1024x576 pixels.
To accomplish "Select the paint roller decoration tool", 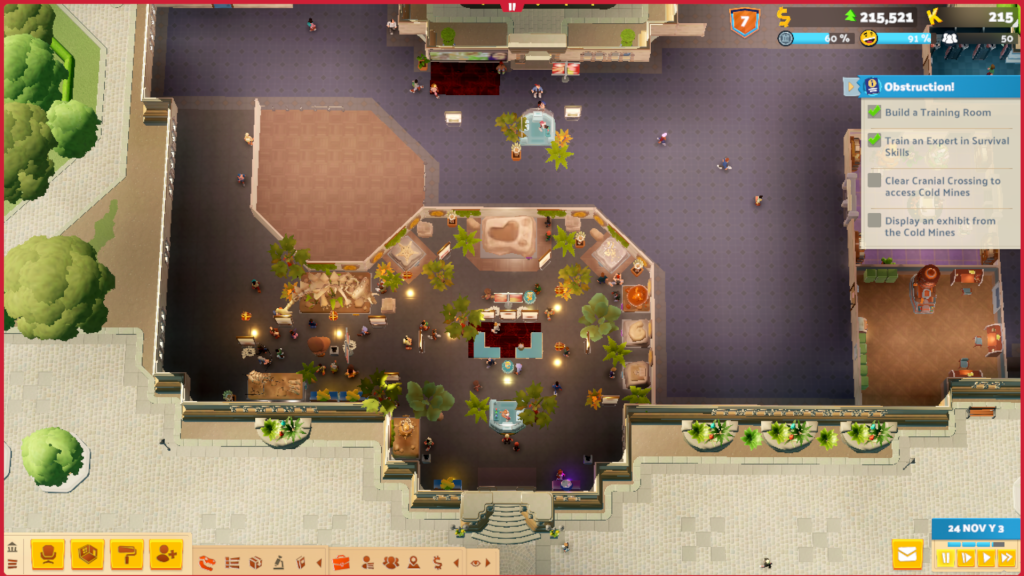I will (x=127, y=553).
